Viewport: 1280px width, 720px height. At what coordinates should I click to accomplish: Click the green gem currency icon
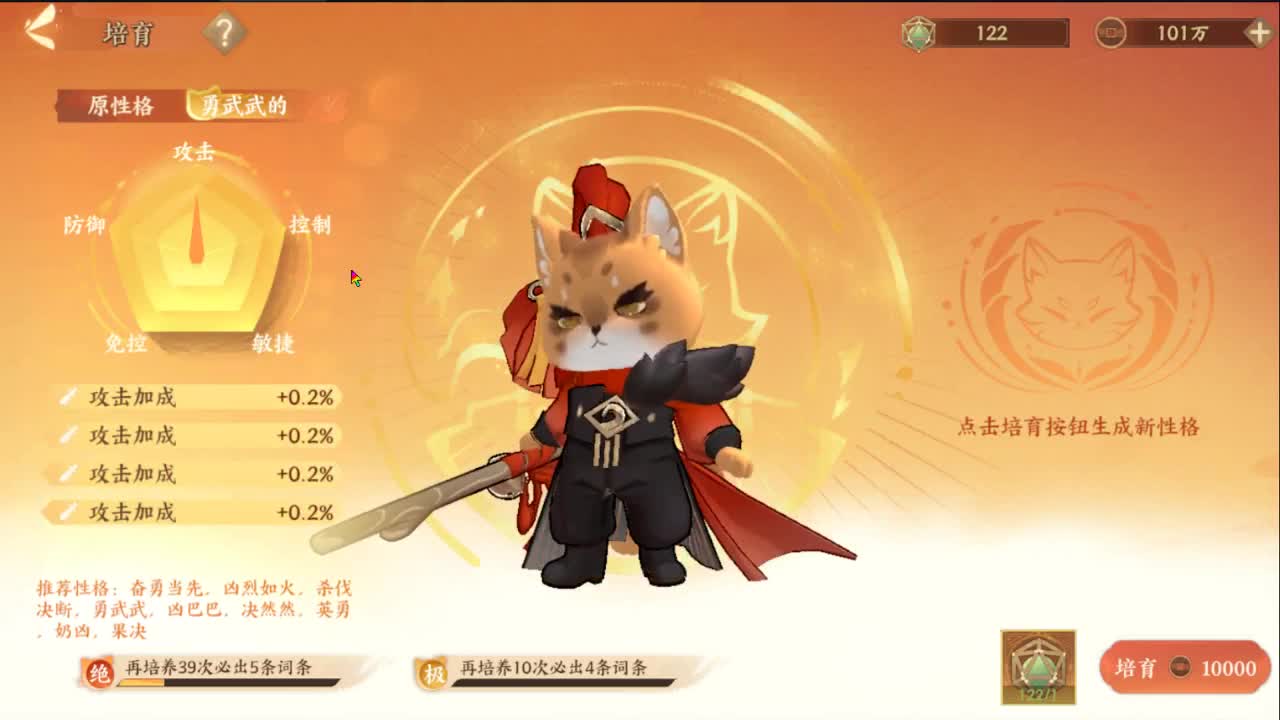coord(916,32)
